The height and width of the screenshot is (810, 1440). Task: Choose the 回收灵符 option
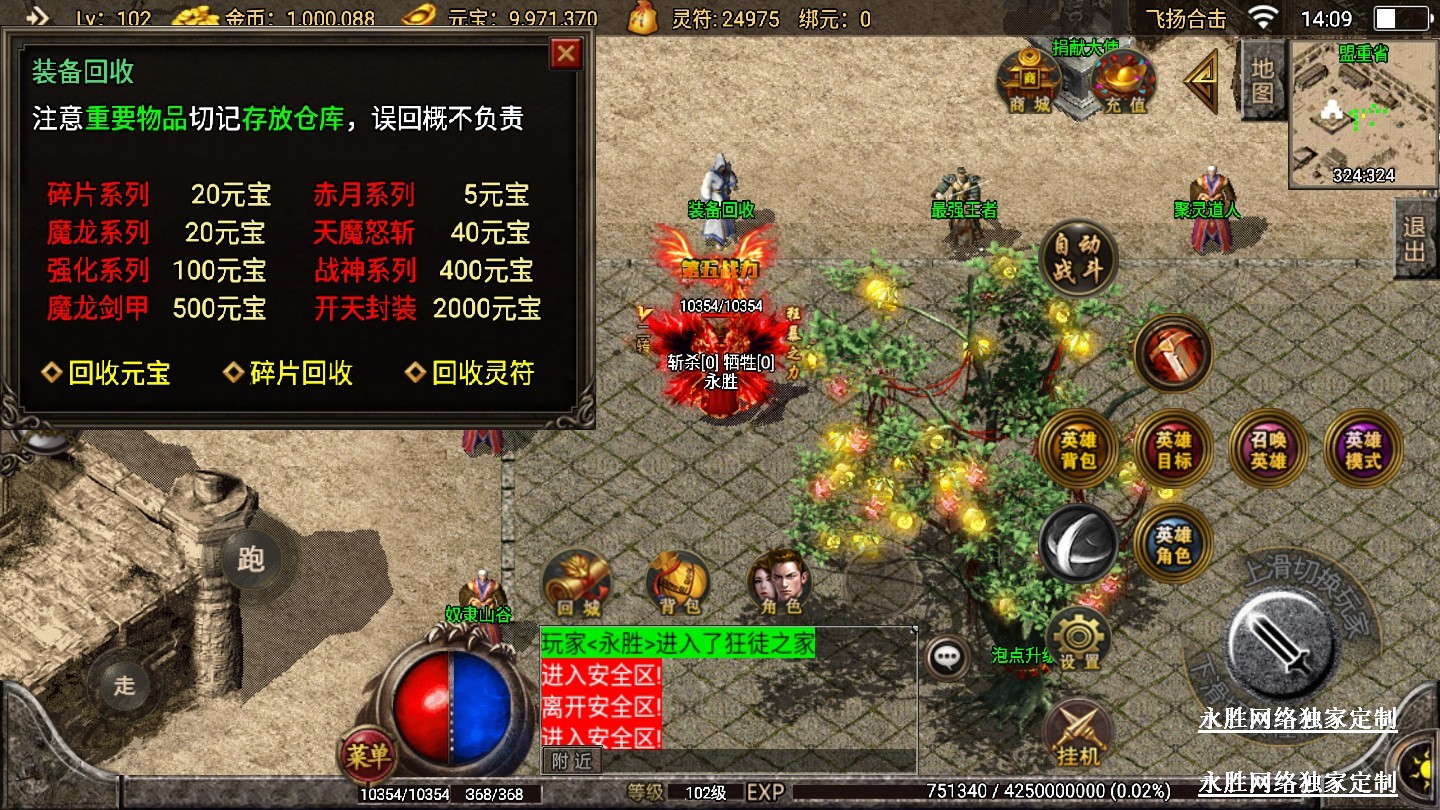tap(471, 373)
